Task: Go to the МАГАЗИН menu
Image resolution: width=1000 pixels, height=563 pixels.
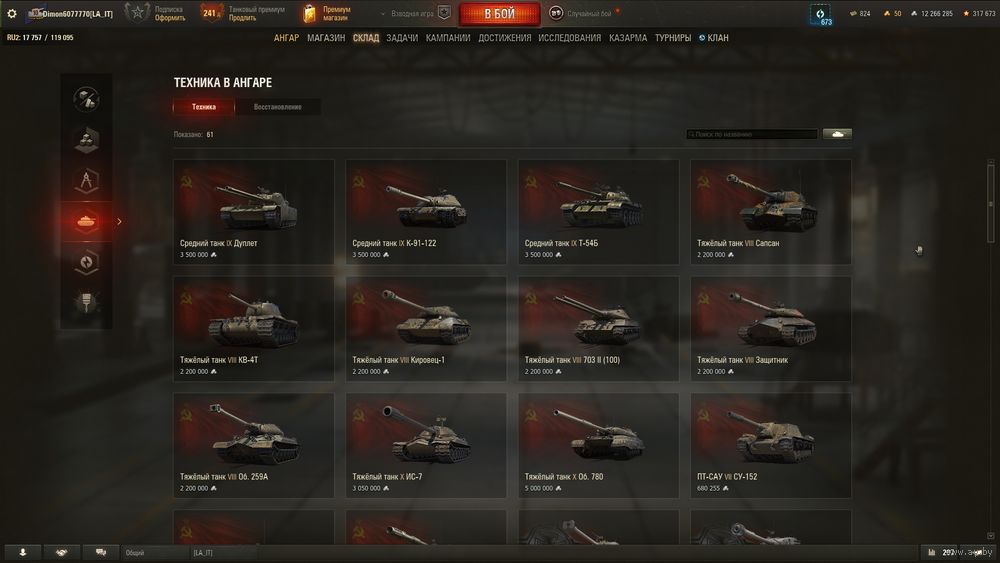Action: click(x=326, y=38)
